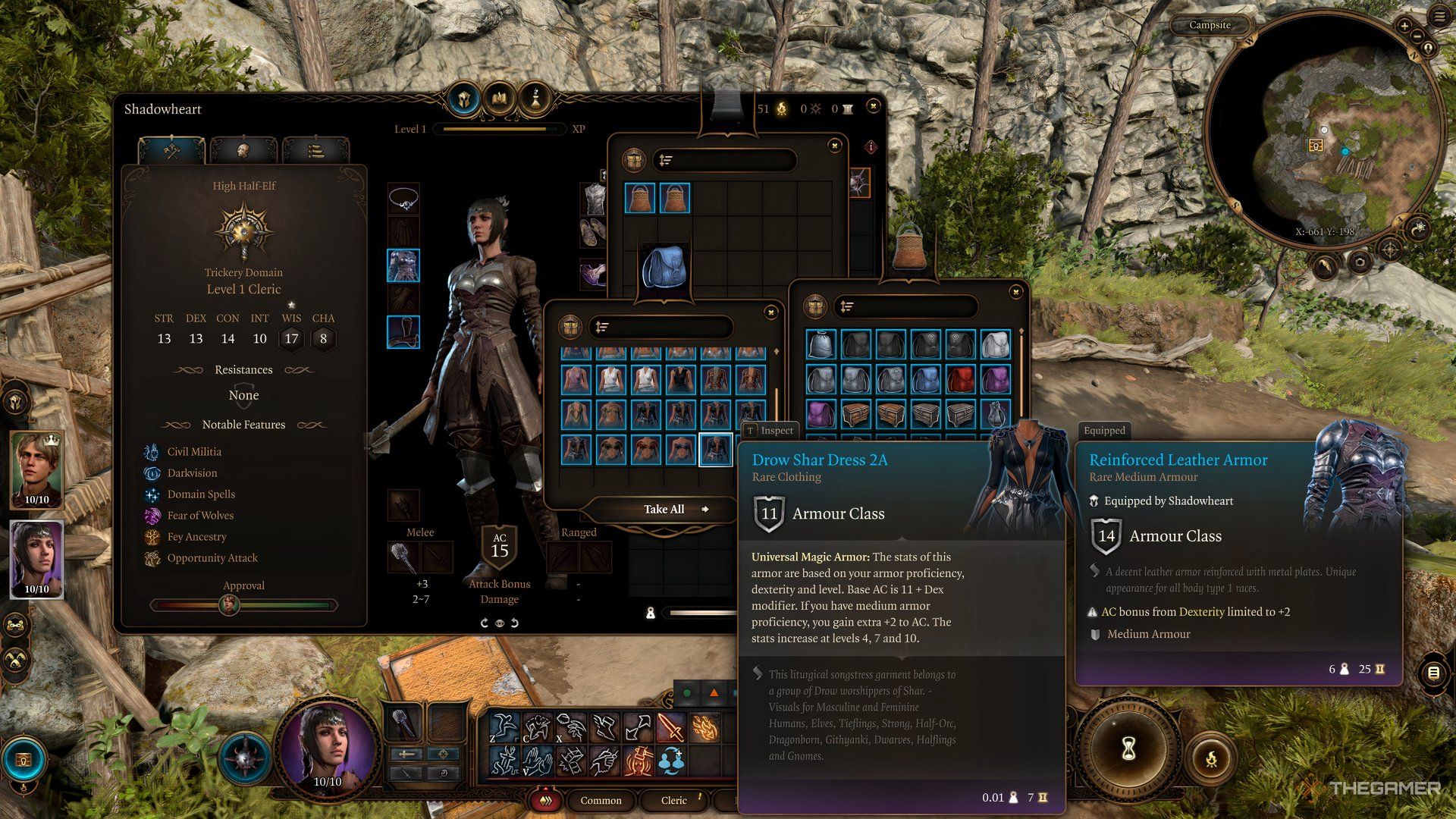Open the campfire rest button
This screenshot has width=1456, height=819.
click(x=1211, y=758)
